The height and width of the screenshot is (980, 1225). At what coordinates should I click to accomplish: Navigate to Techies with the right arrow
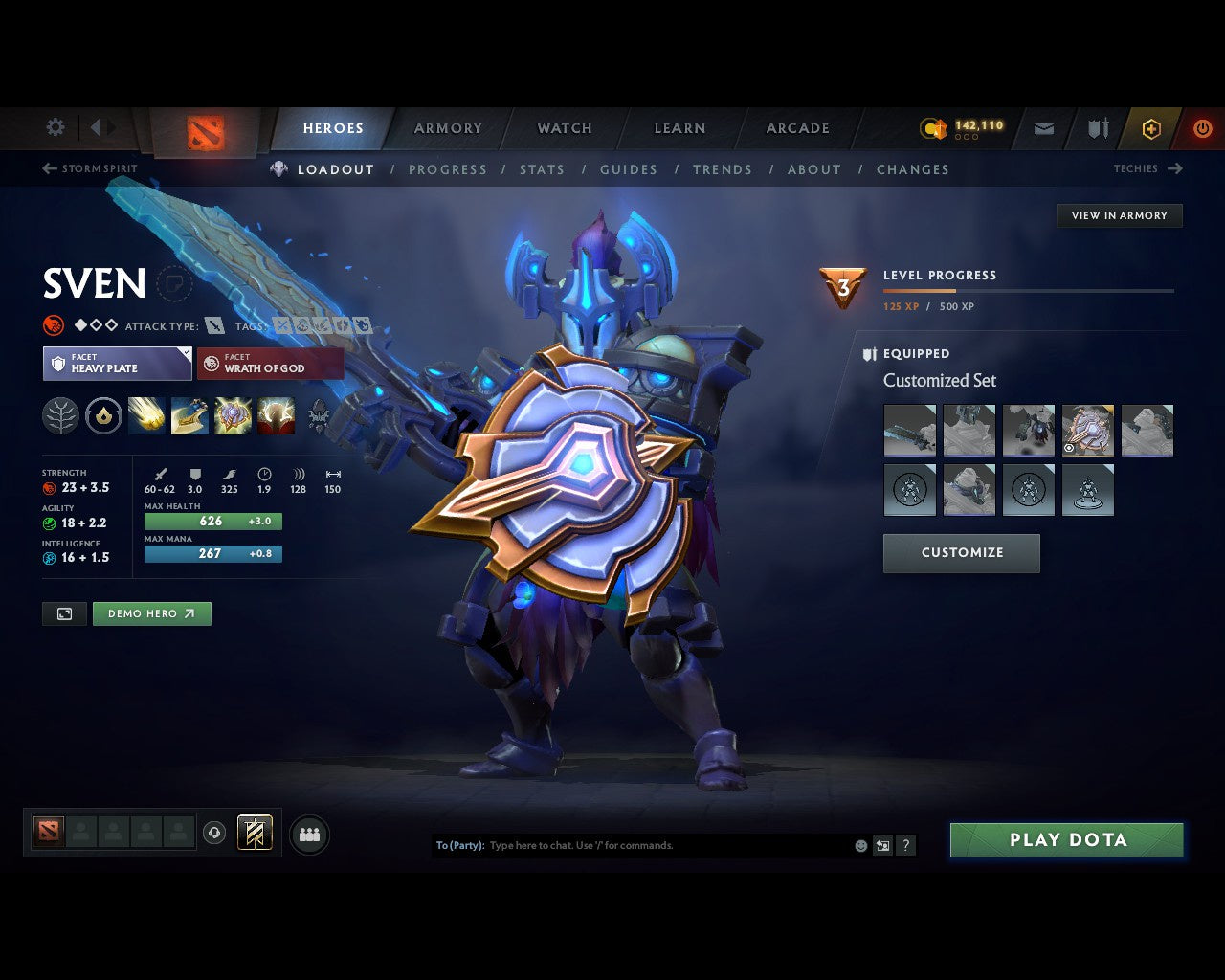(x=1176, y=168)
